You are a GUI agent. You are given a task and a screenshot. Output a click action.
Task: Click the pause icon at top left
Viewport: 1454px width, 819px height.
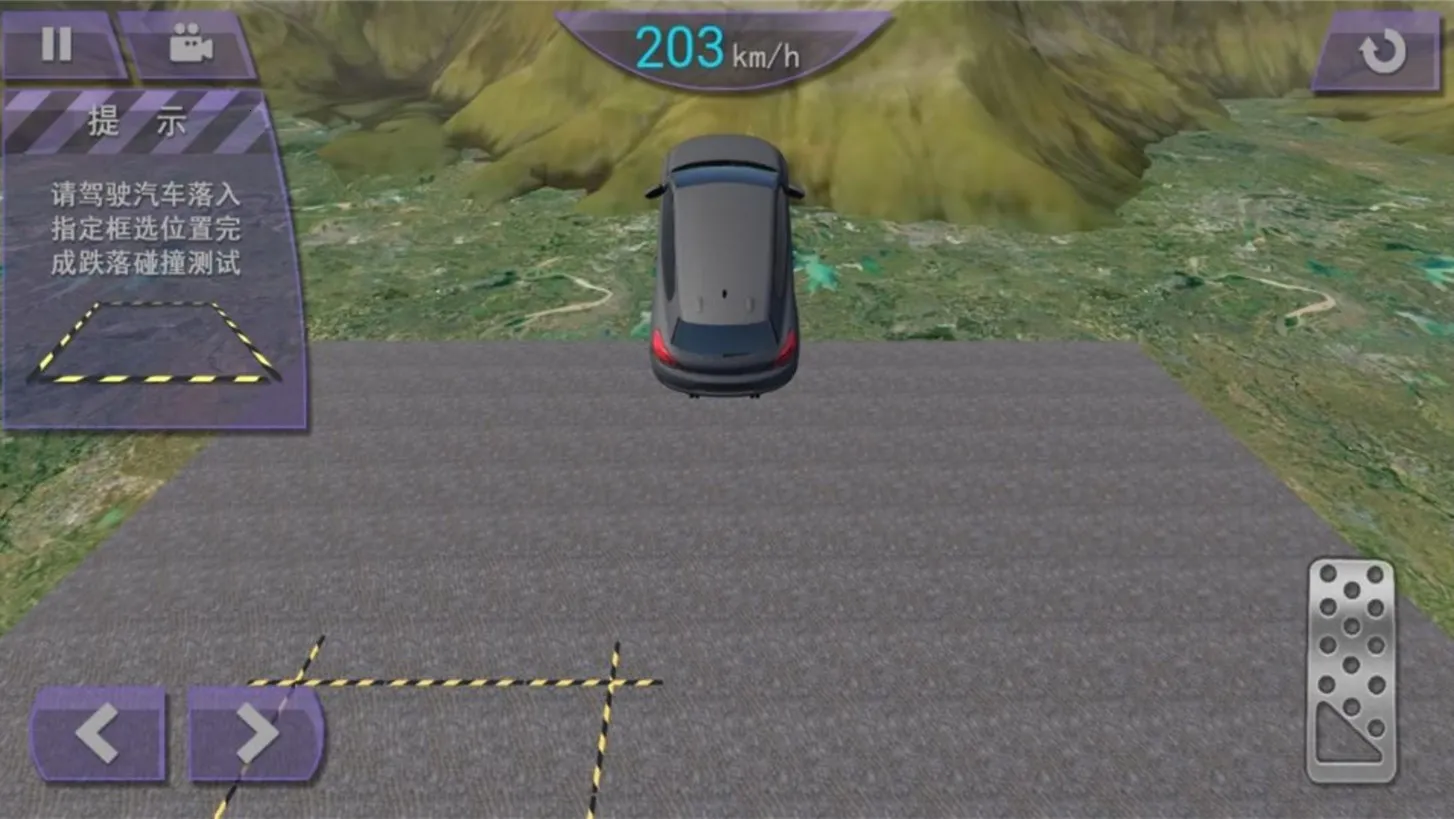[x=57, y=43]
